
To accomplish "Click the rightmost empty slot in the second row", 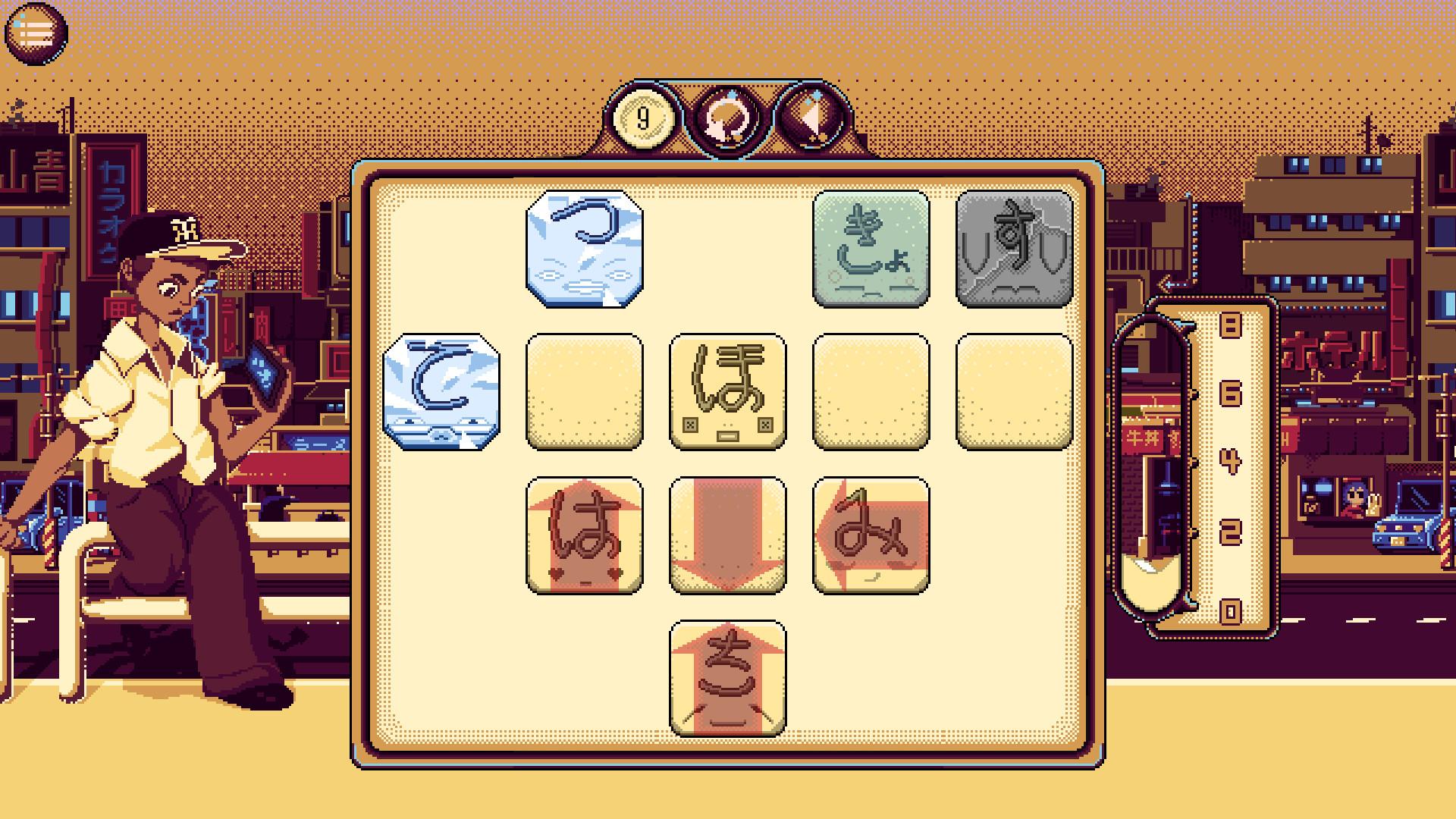I will pyautogui.click(x=1014, y=392).
